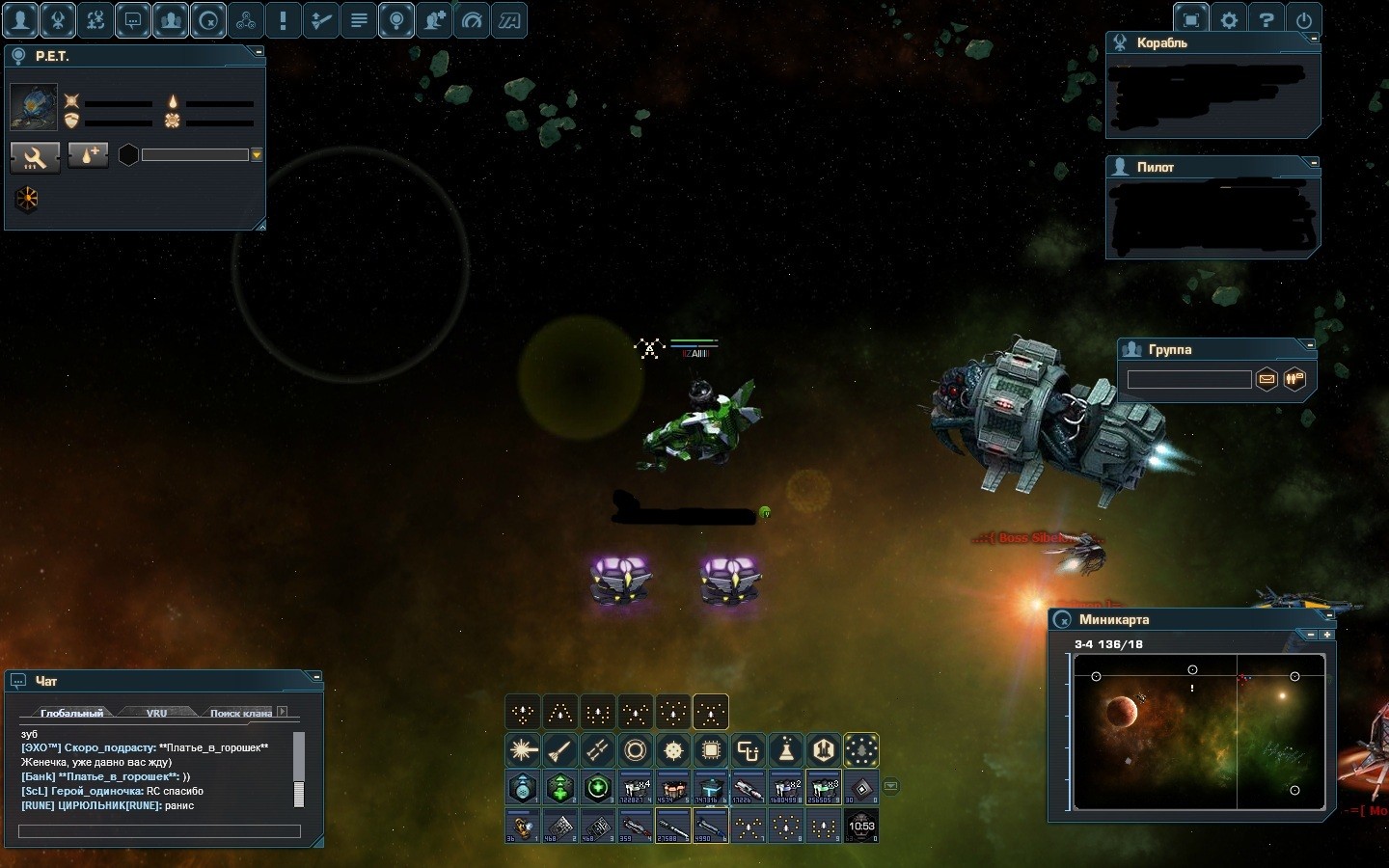This screenshot has height=868, width=1389.
Task: Send group invite with the envelope button
Action: [x=1266, y=379]
